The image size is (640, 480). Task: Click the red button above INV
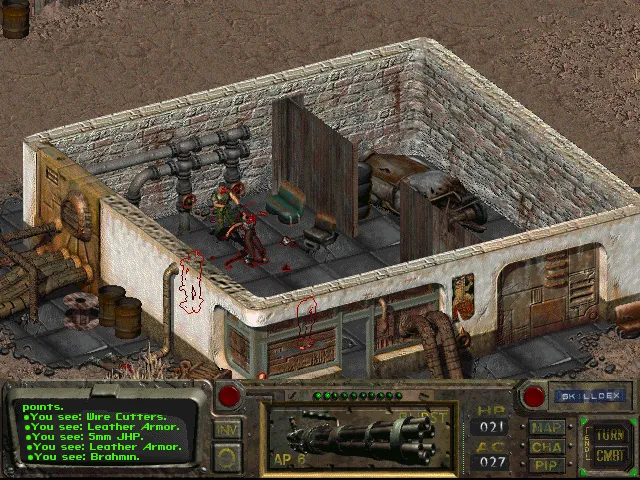229,397
